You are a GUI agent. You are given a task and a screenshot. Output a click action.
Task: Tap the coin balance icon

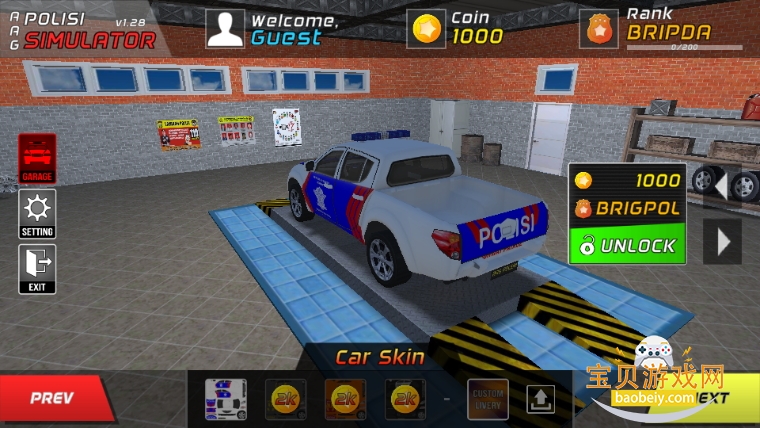[427, 29]
